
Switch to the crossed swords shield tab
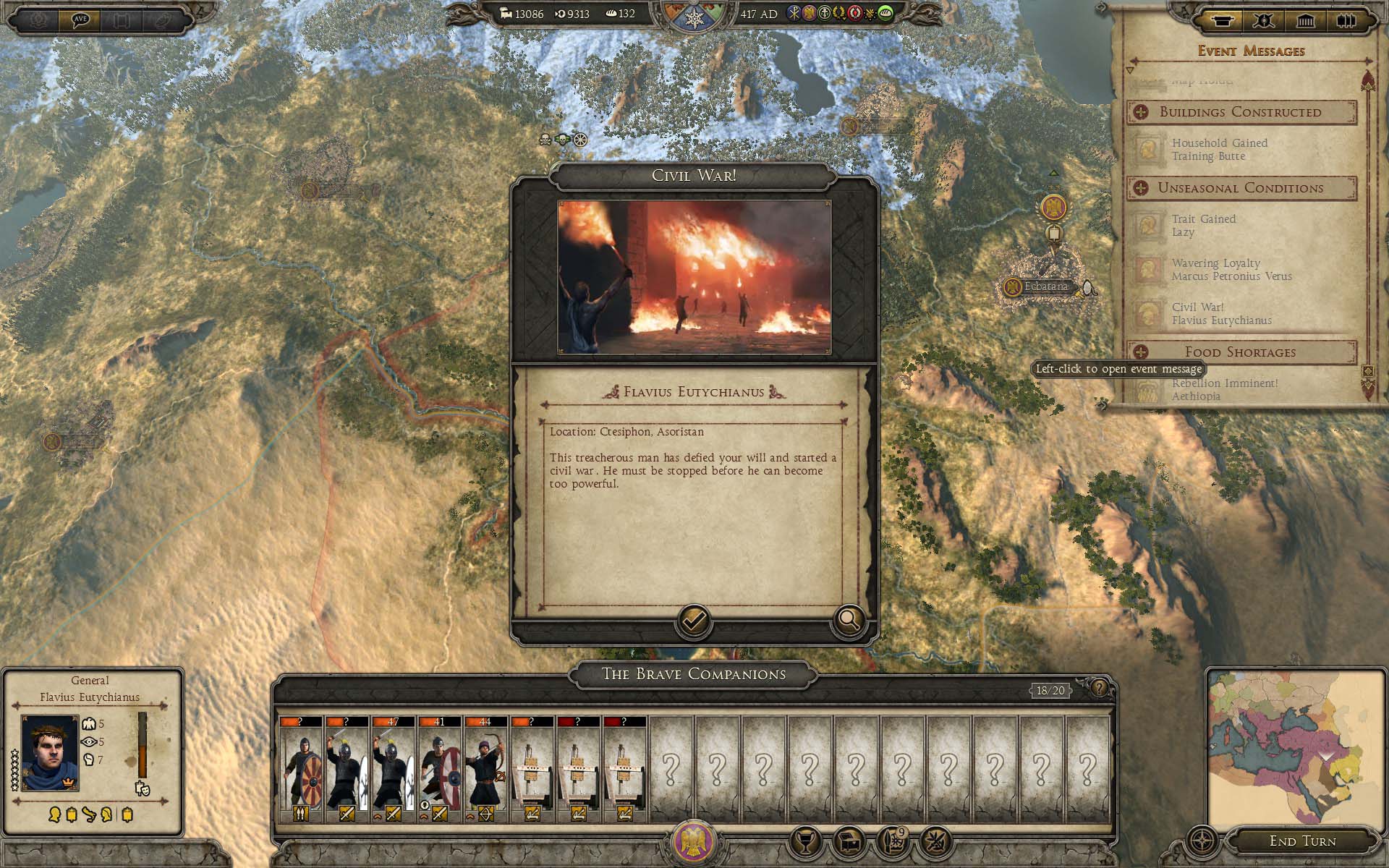point(1264,20)
